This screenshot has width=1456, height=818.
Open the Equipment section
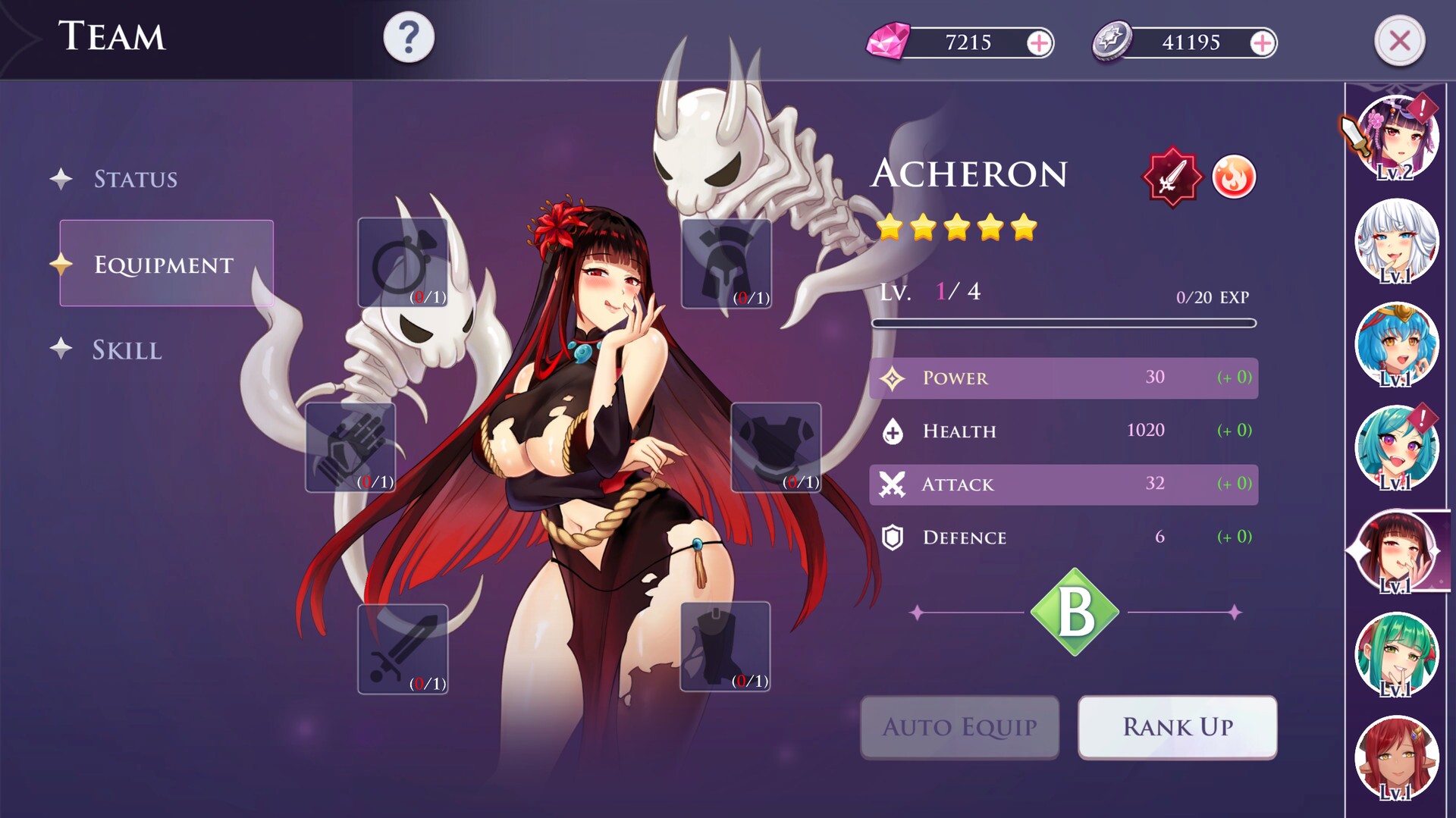(x=163, y=265)
